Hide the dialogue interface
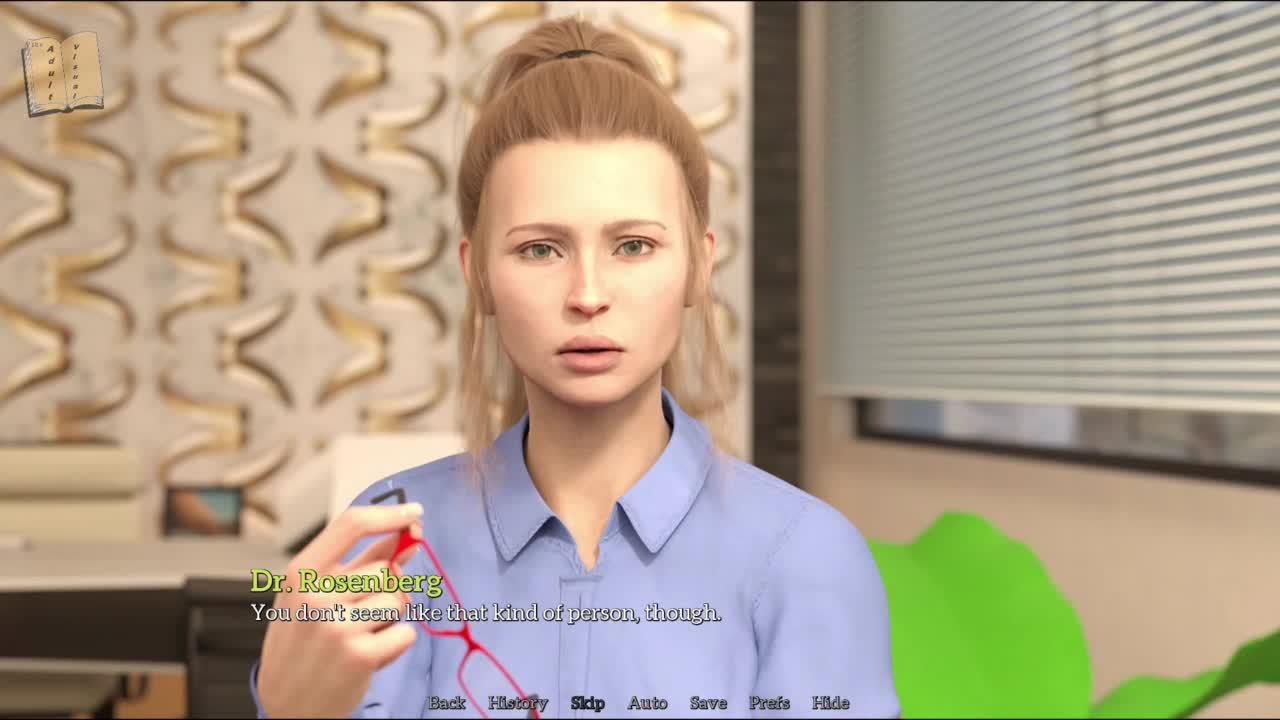 830,703
